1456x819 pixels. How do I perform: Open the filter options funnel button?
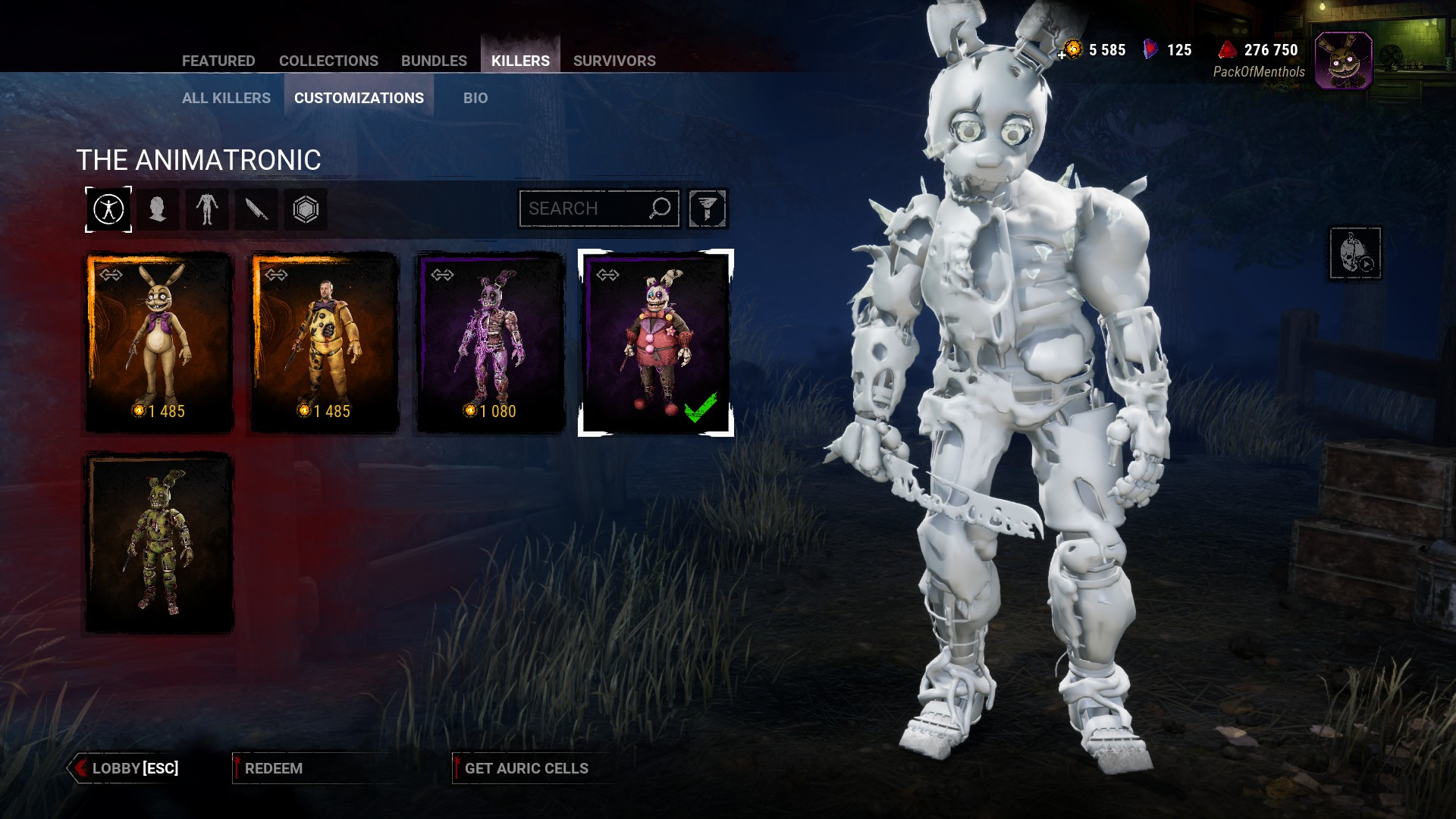(708, 209)
